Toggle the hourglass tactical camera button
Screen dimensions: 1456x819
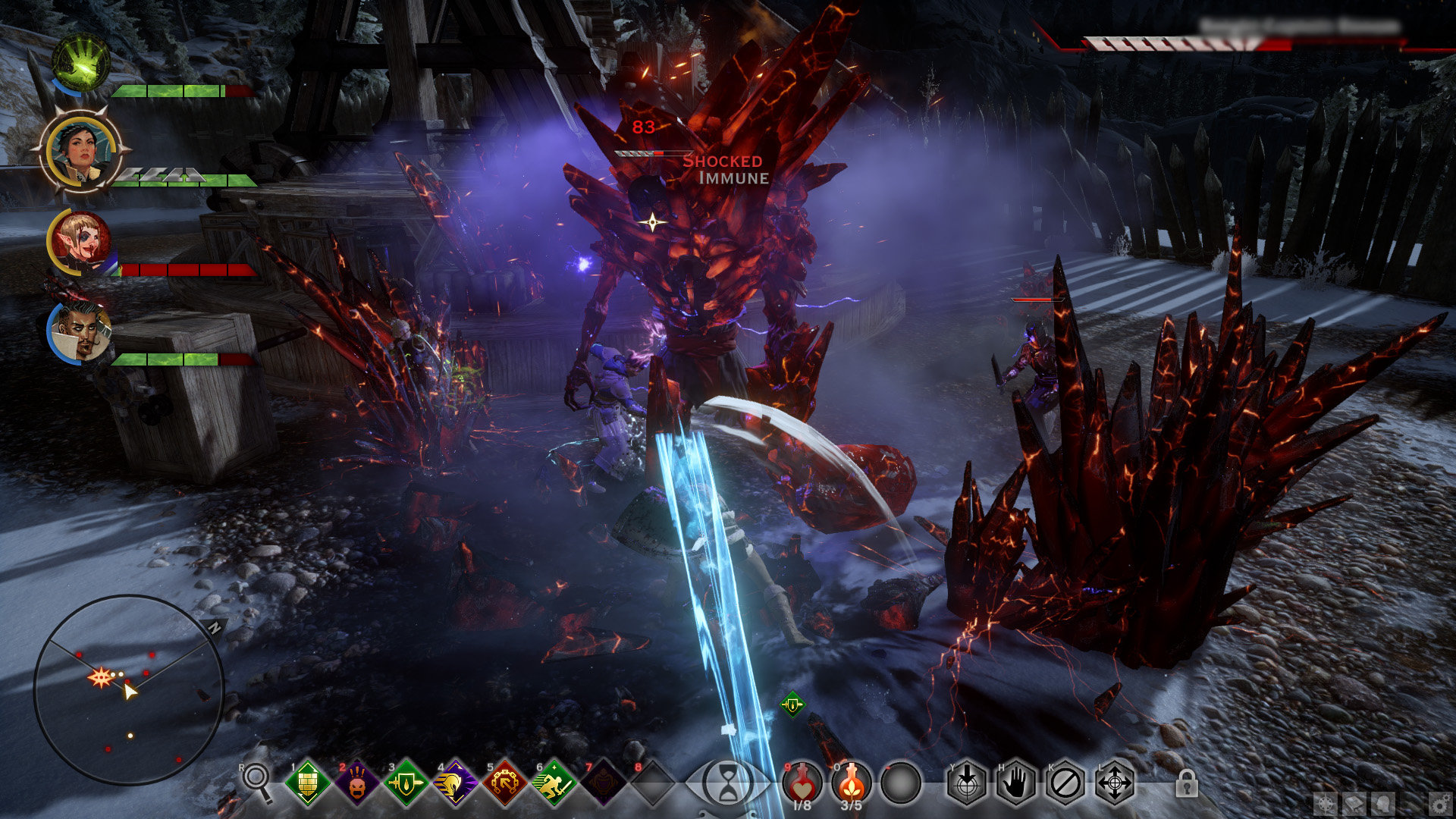[727, 782]
